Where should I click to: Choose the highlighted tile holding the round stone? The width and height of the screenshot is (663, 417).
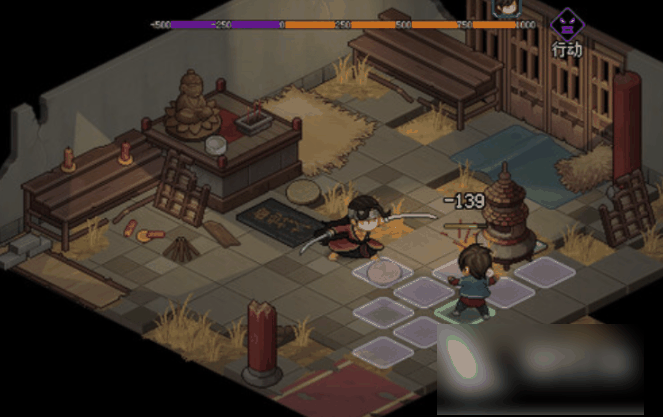pos(381,270)
